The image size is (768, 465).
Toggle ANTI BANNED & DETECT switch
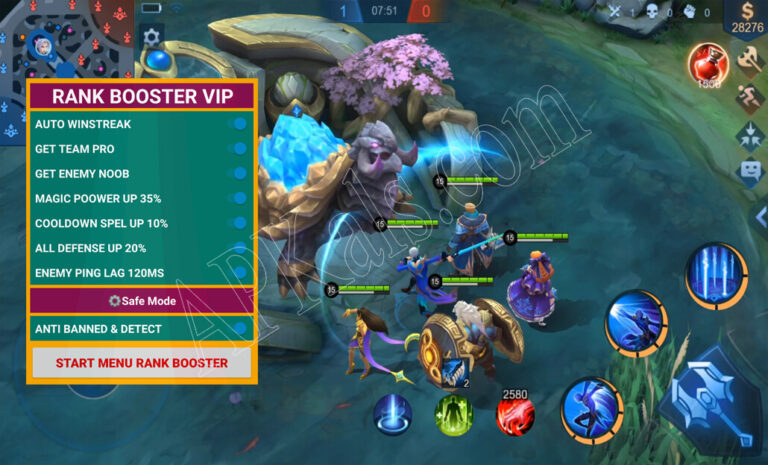[x=239, y=328]
